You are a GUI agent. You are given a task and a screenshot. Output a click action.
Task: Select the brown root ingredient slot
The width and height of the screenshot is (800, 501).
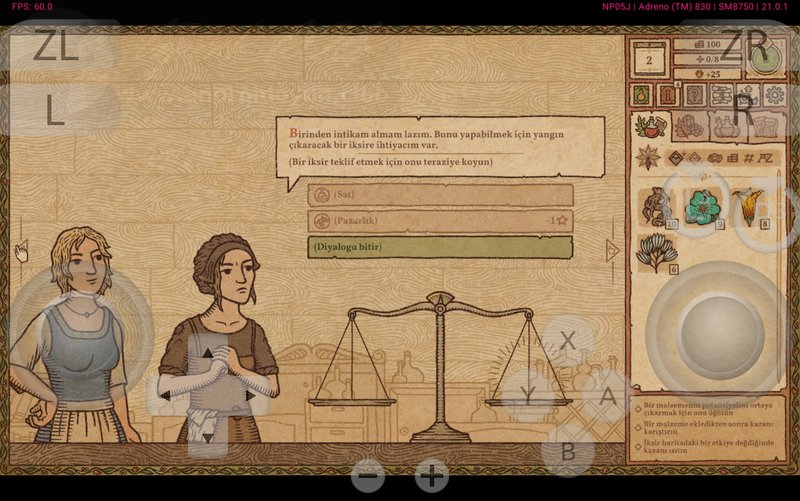(656, 207)
